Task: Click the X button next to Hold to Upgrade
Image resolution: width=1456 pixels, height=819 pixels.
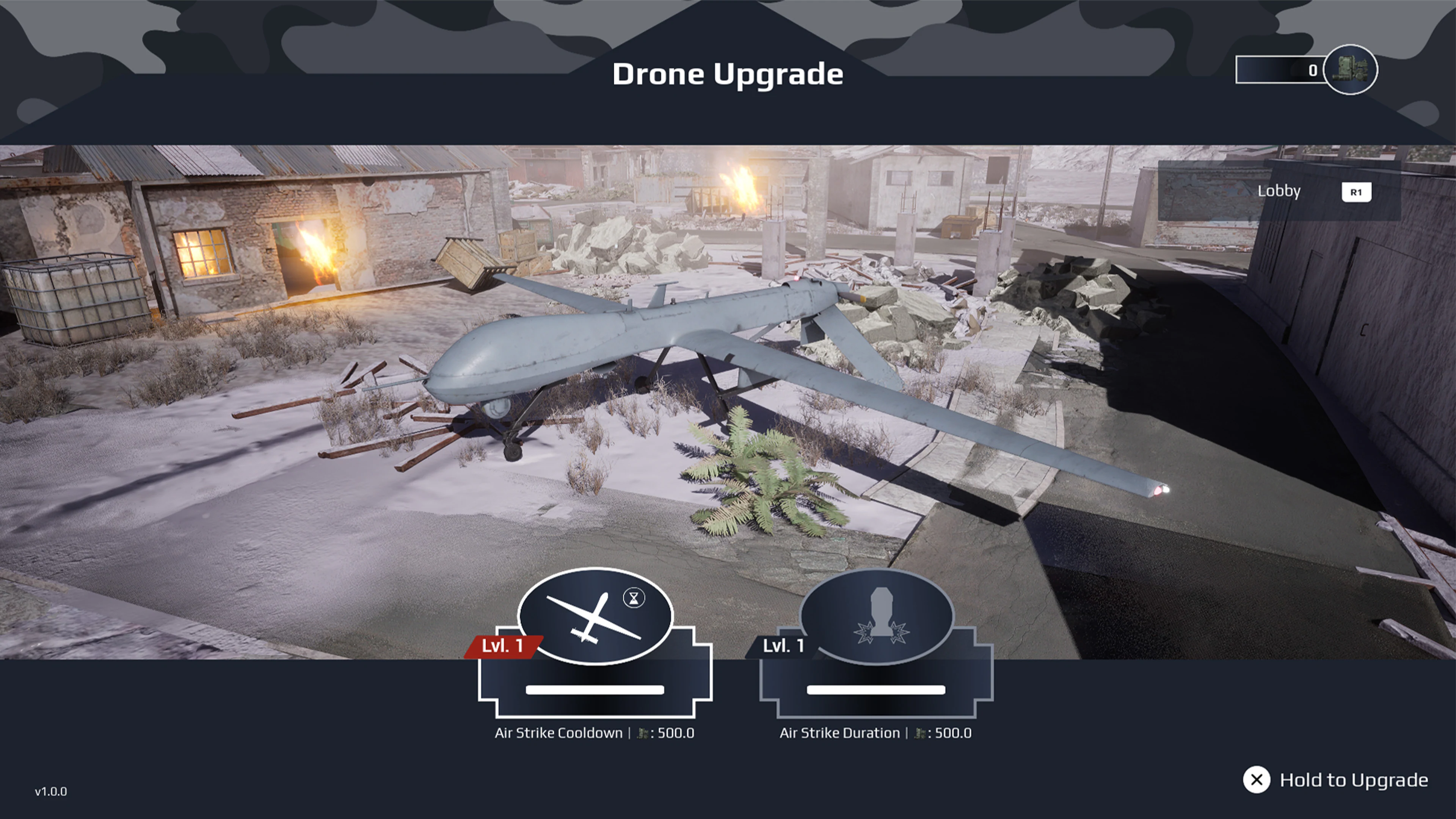Action: pos(1257,780)
